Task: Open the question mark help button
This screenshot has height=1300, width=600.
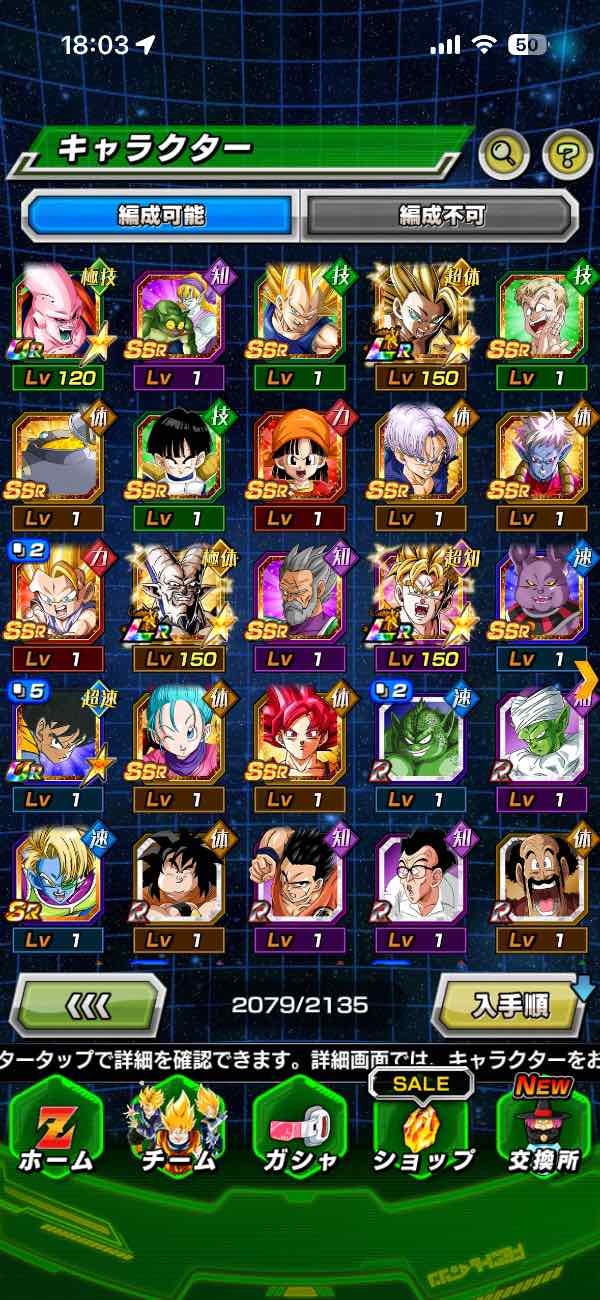Action: click(567, 153)
